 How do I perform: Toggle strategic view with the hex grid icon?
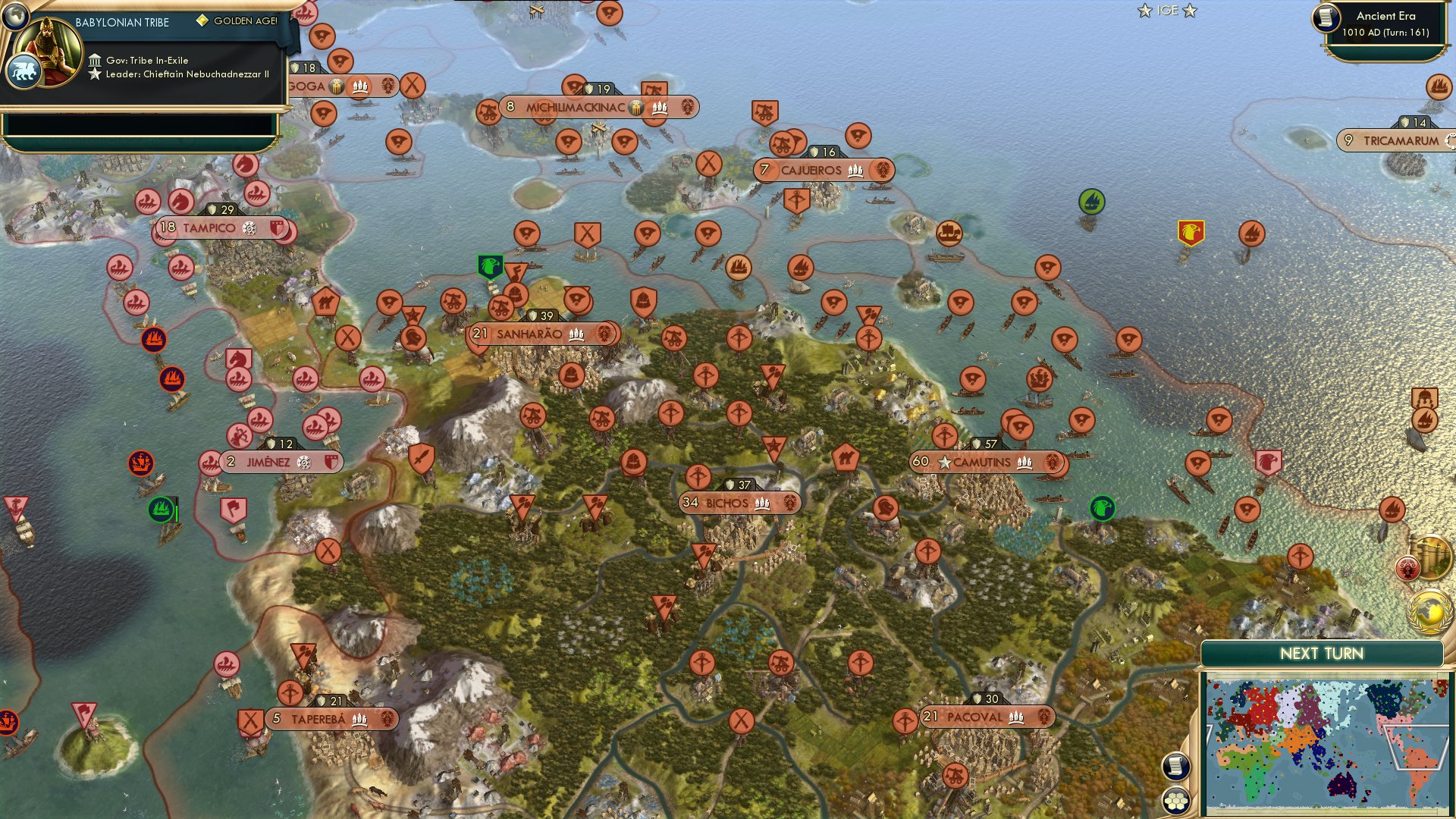[x=1175, y=802]
